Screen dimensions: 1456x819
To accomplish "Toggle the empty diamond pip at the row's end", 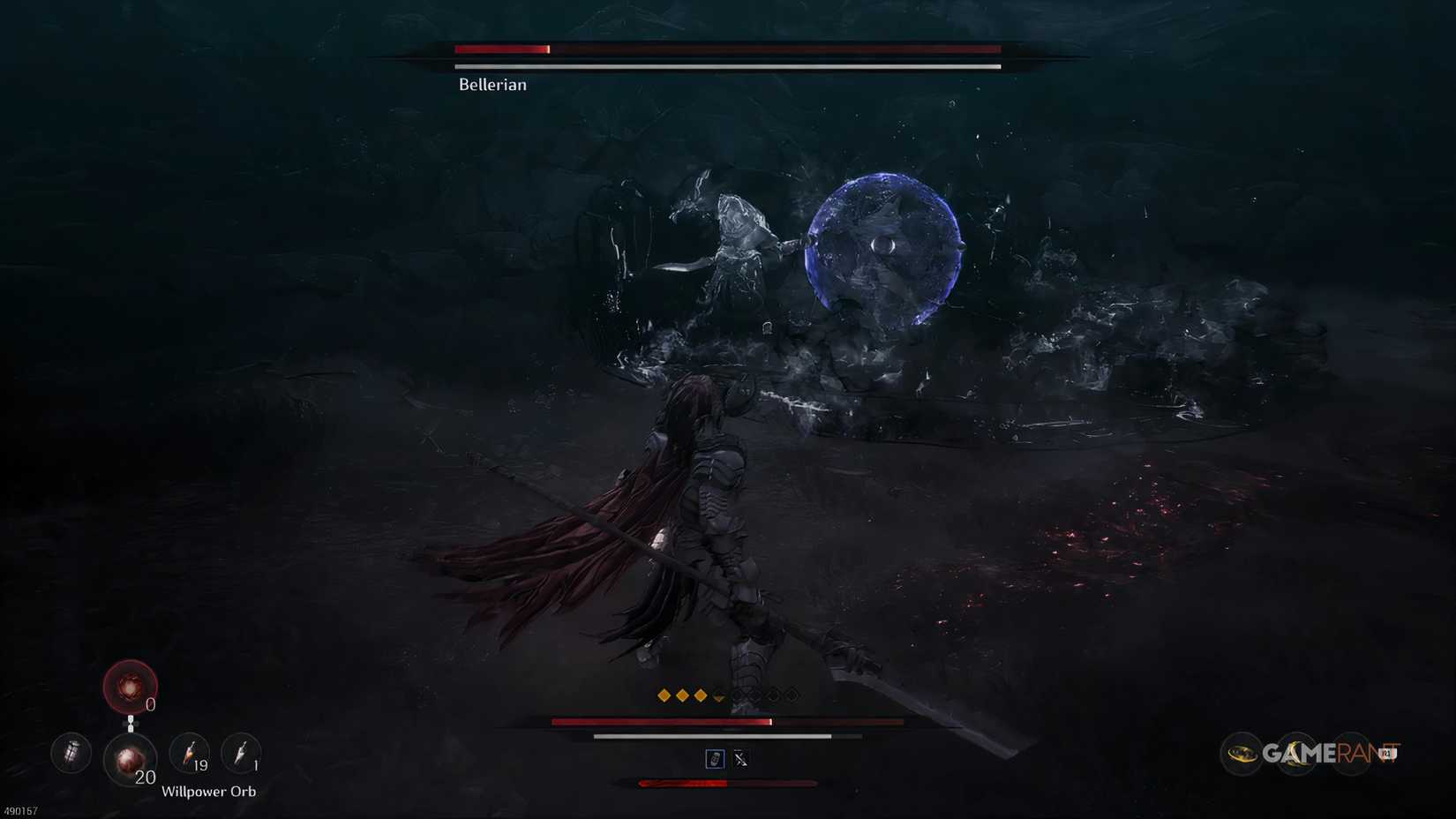I will tap(792, 695).
